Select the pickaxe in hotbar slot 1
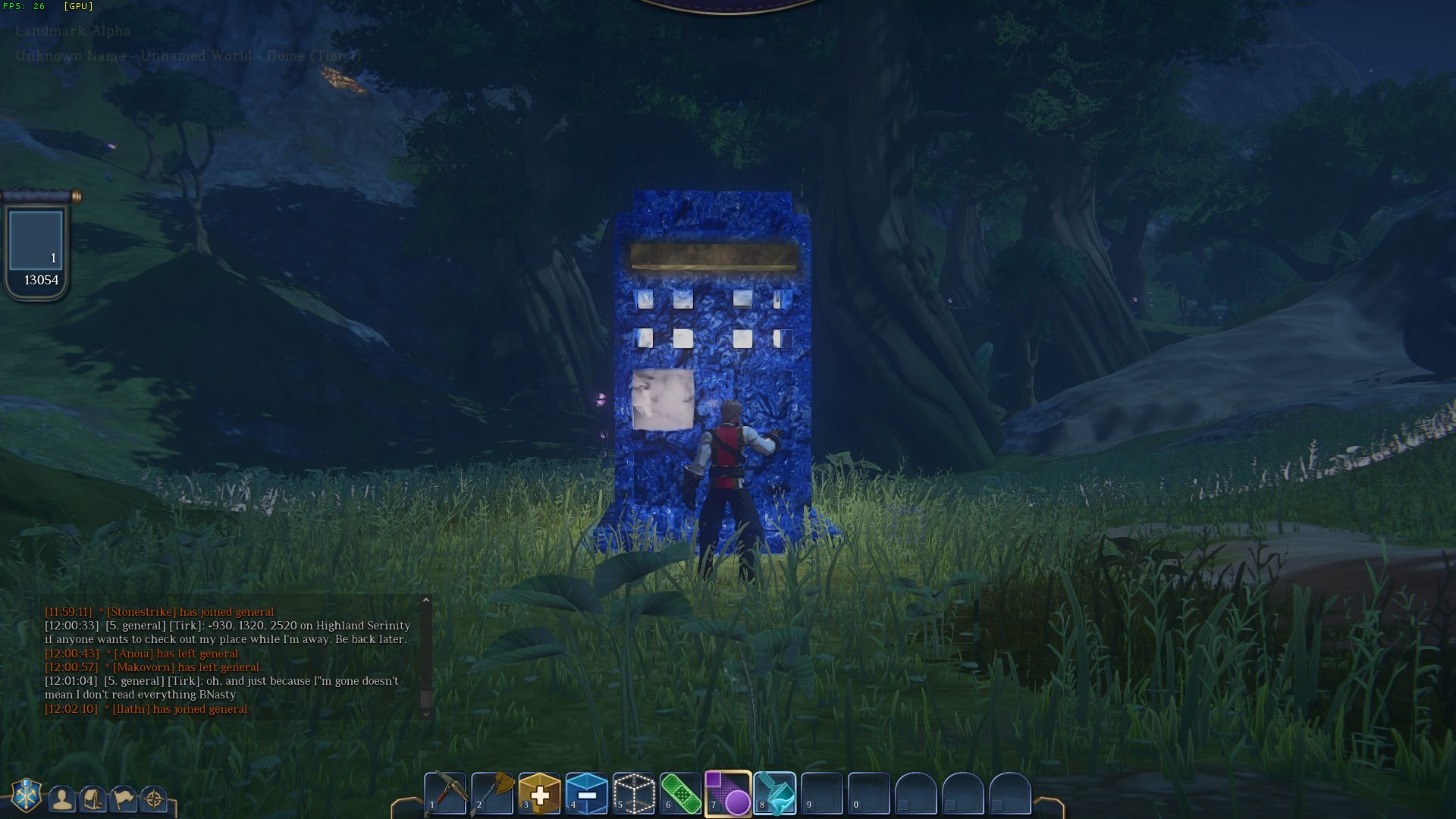Image resolution: width=1456 pixels, height=819 pixels. pyautogui.click(x=445, y=793)
